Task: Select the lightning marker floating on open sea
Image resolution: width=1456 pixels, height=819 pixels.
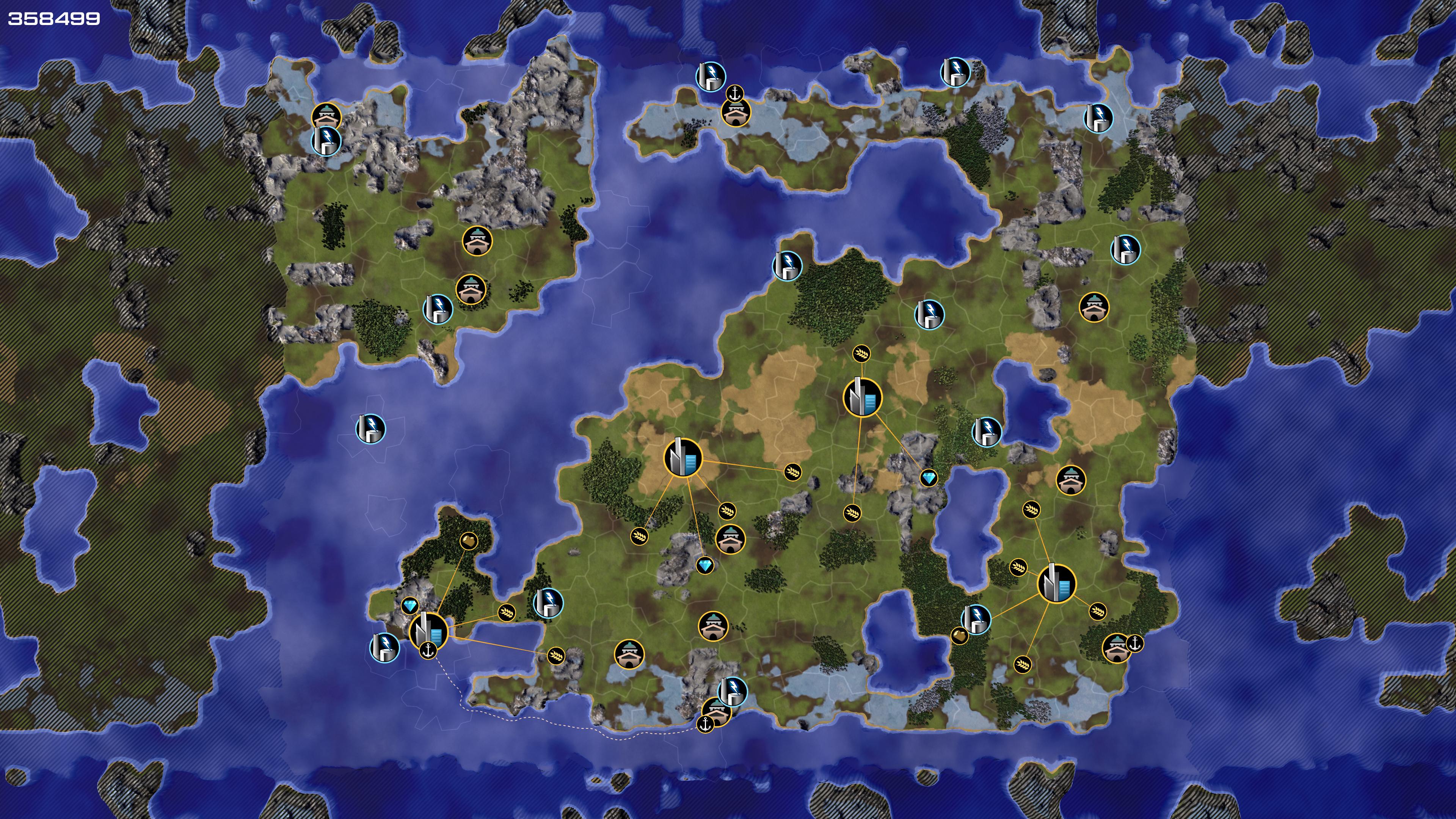Action: click(370, 428)
